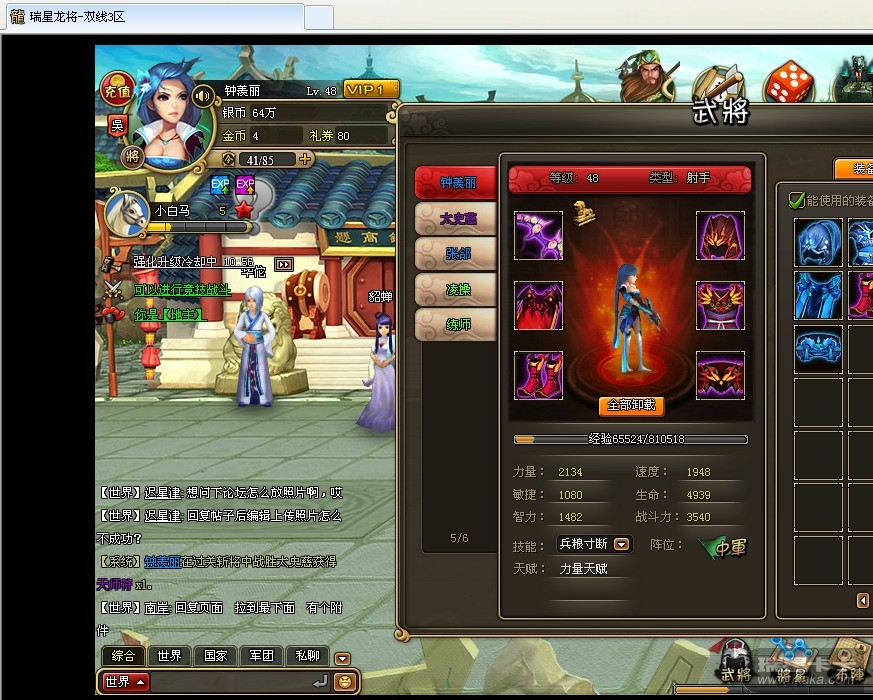The image size is (873, 700).
Task: Click the 充值 recharge button
Action: click(x=116, y=91)
